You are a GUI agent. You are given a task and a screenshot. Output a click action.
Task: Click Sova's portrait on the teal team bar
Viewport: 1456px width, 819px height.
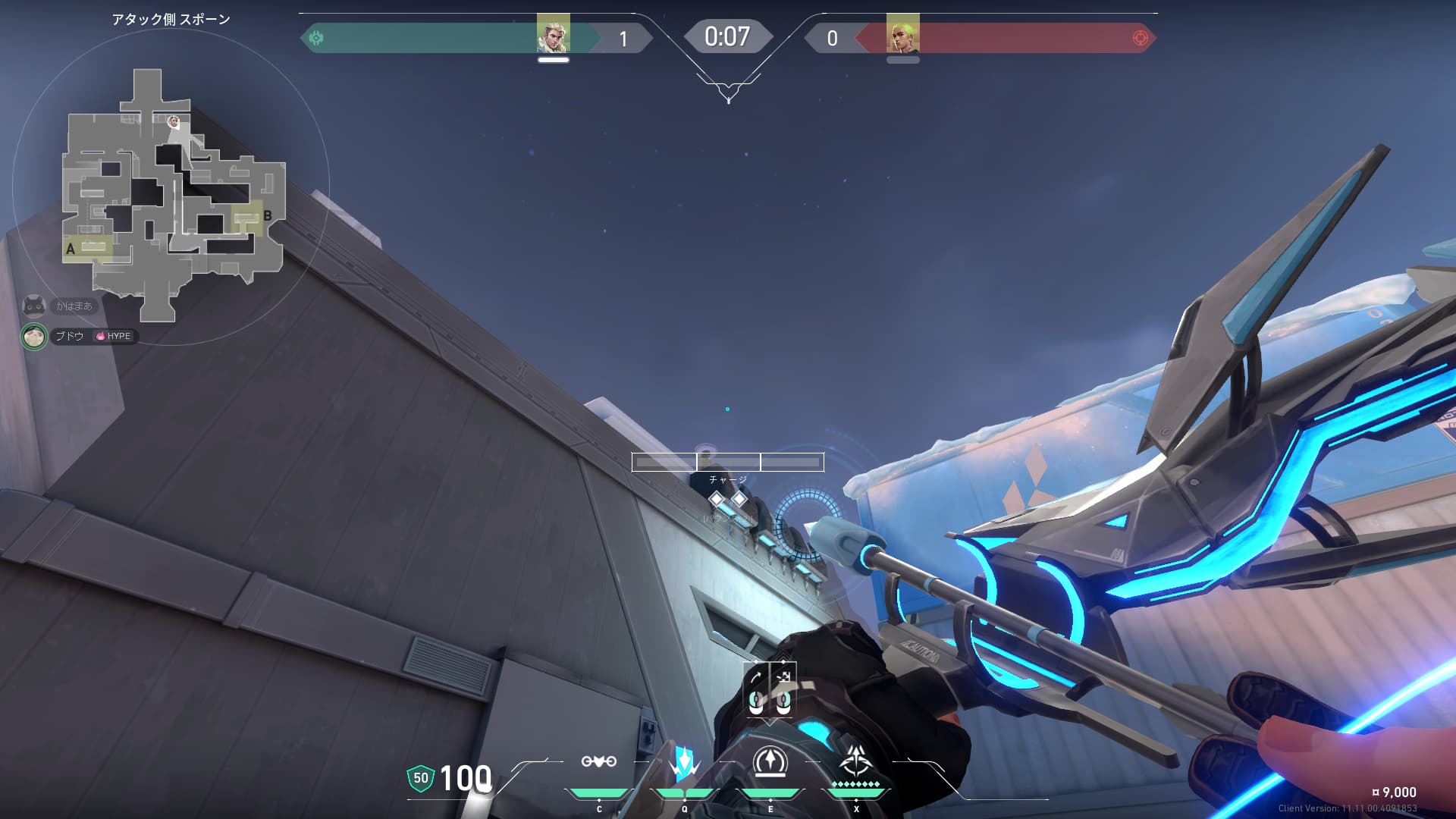(553, 35)
